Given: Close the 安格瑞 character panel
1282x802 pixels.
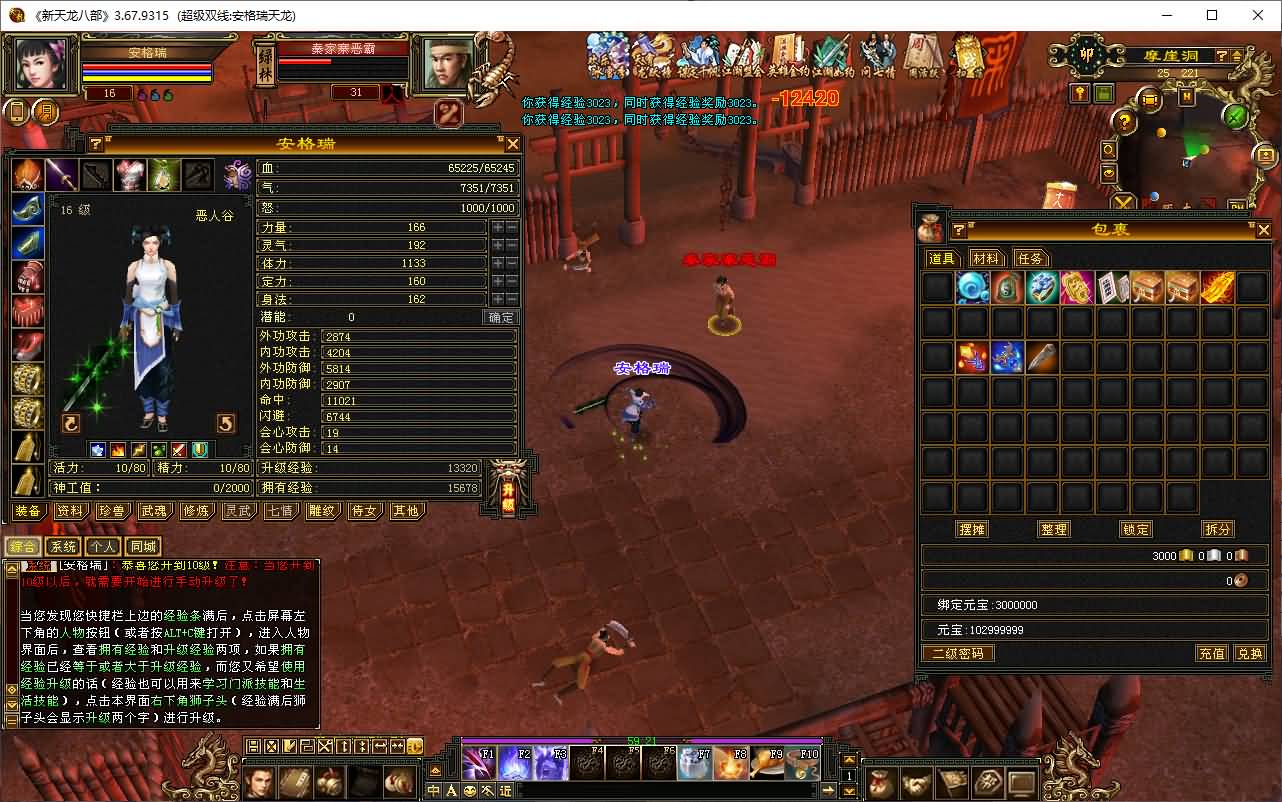Looking at the screenshot, I should point(512,144).
